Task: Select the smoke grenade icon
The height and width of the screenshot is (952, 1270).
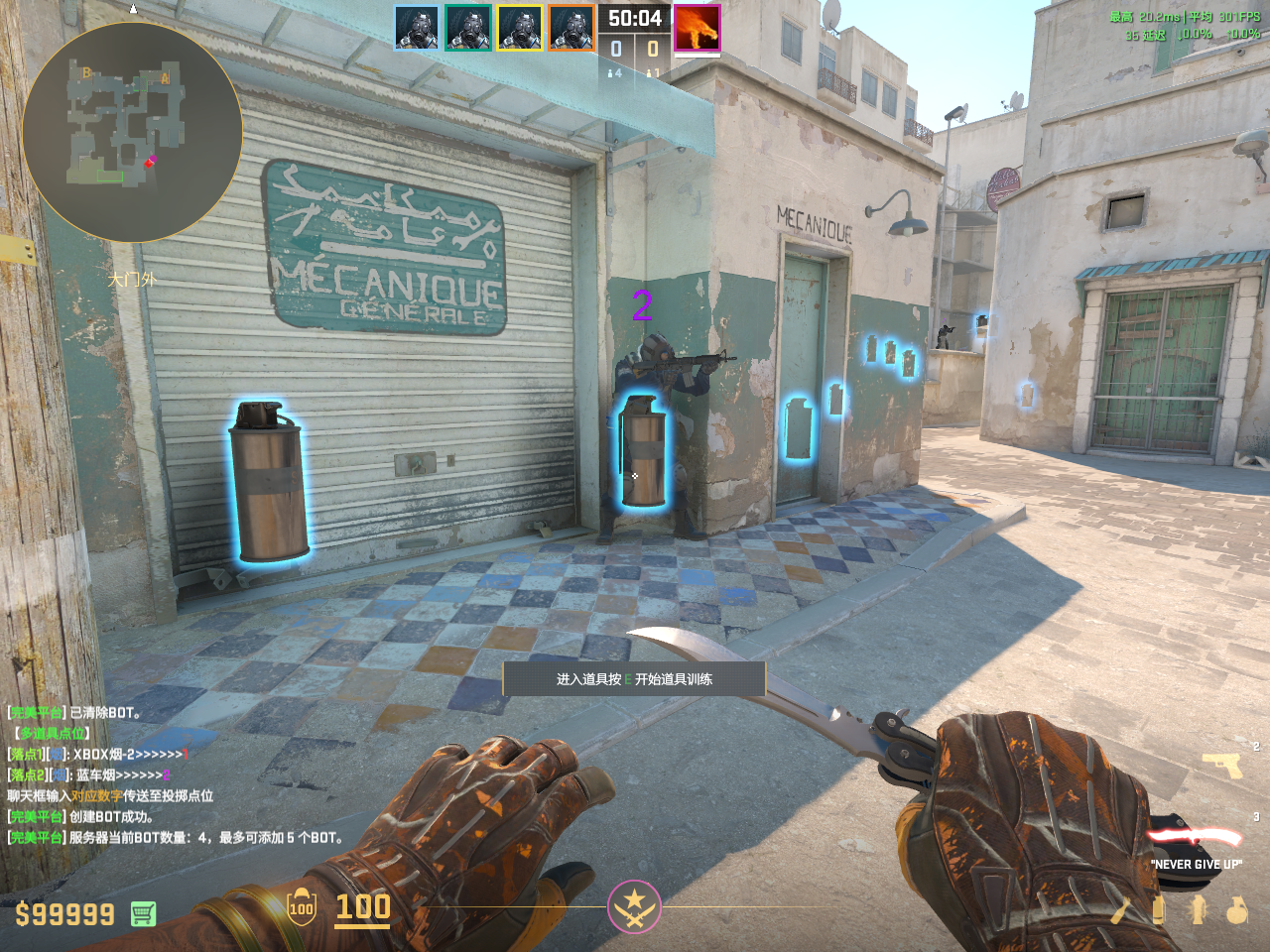Action: click(1159, 909)
